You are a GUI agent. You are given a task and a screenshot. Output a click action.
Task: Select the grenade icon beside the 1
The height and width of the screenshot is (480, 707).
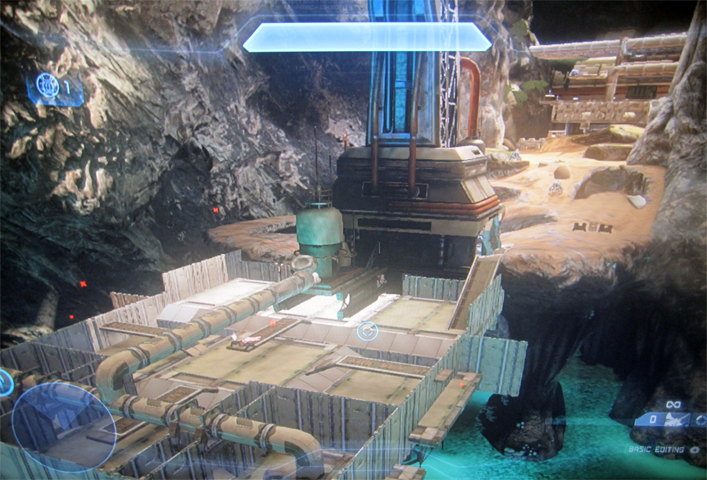pyautogui.click(x=48, y=88)
